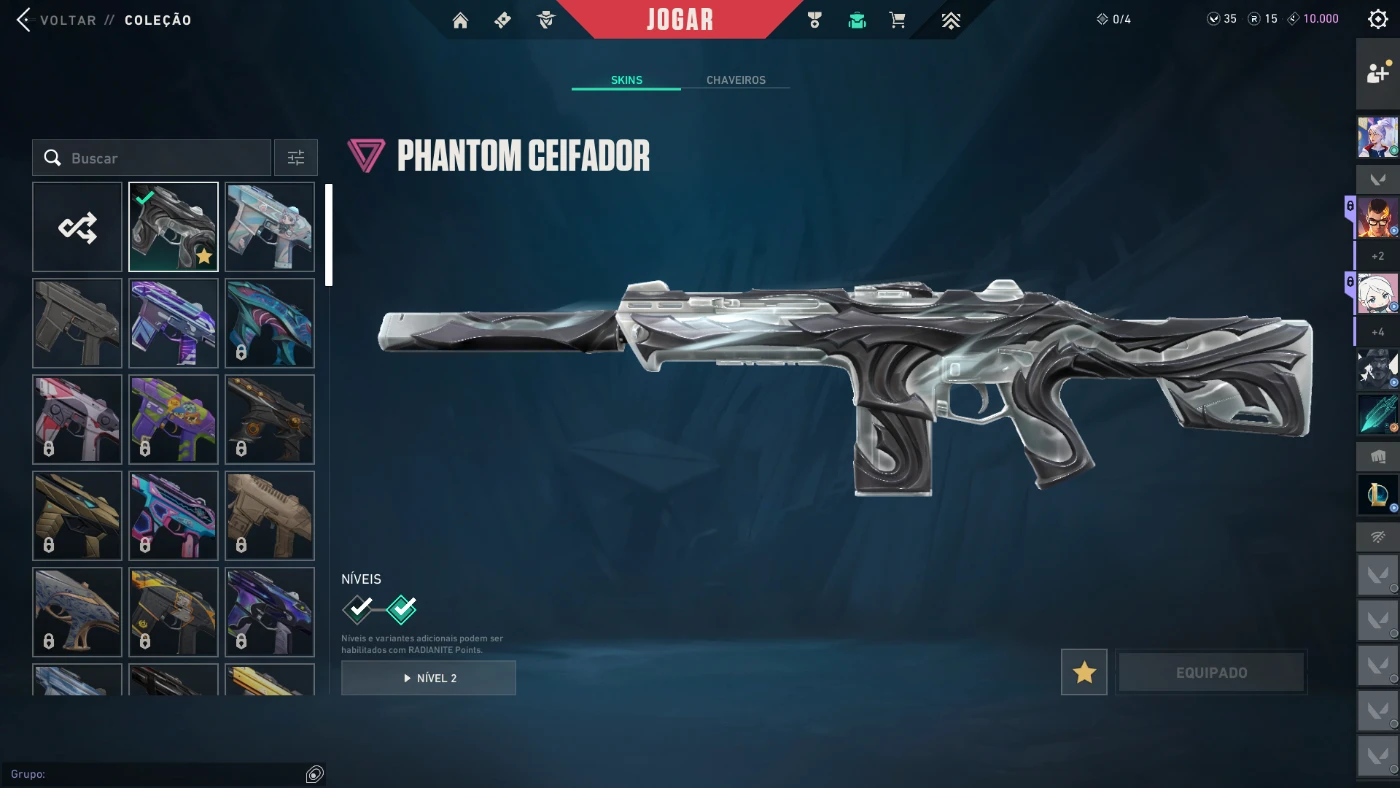Open the agents icon in top bar
The image size is (1400, 788).
(546, 20)
